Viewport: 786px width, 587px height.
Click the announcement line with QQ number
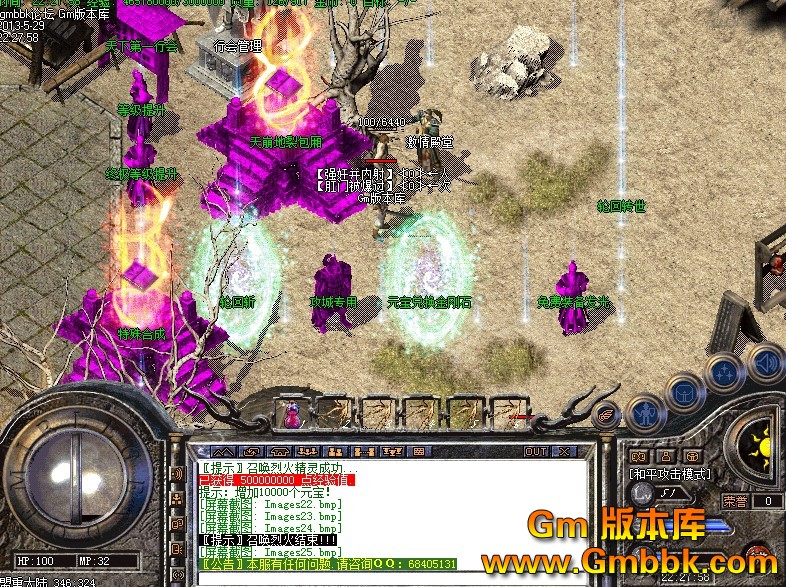click(330, 564)
